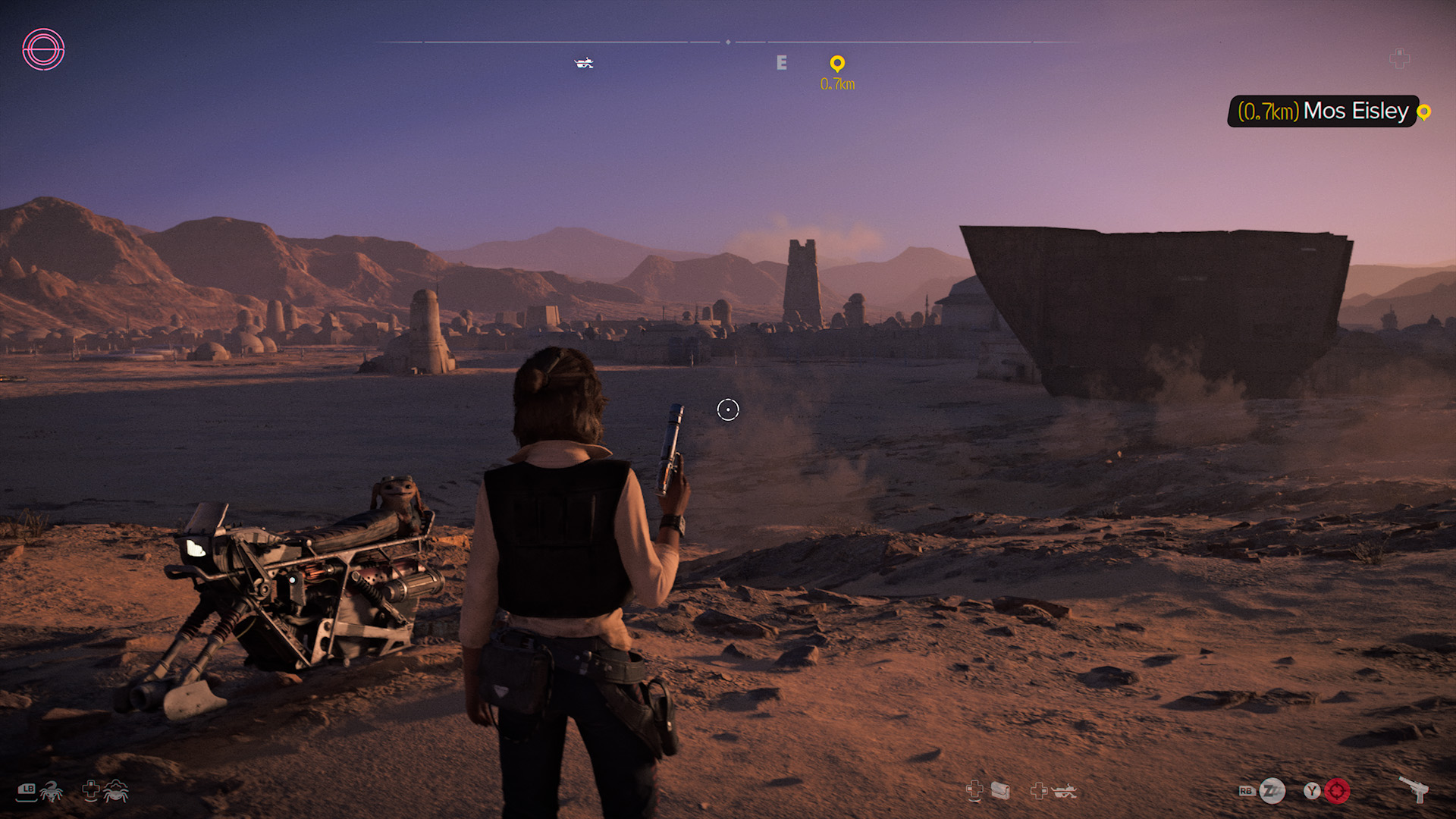Open the pink circular emblem icon

43,50
